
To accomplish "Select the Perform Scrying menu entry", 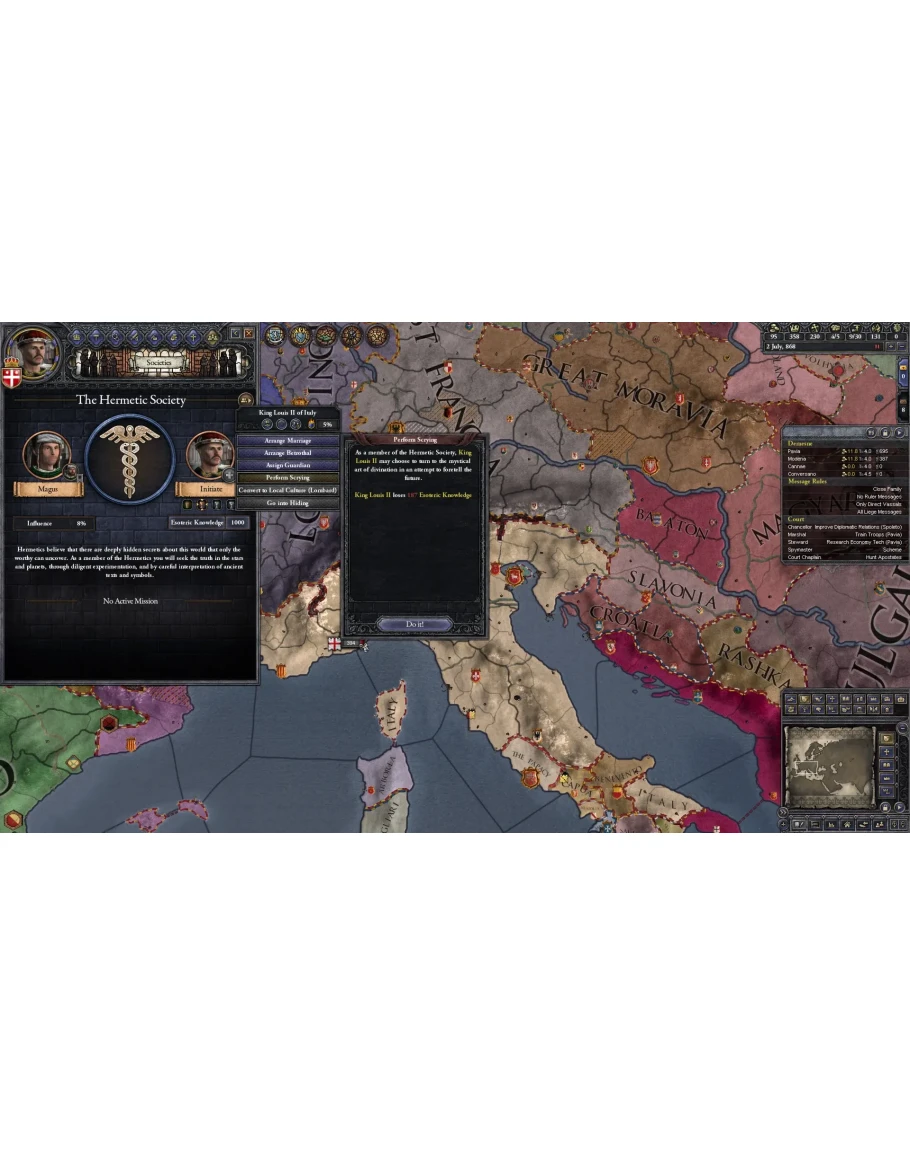I will point(287,478).
